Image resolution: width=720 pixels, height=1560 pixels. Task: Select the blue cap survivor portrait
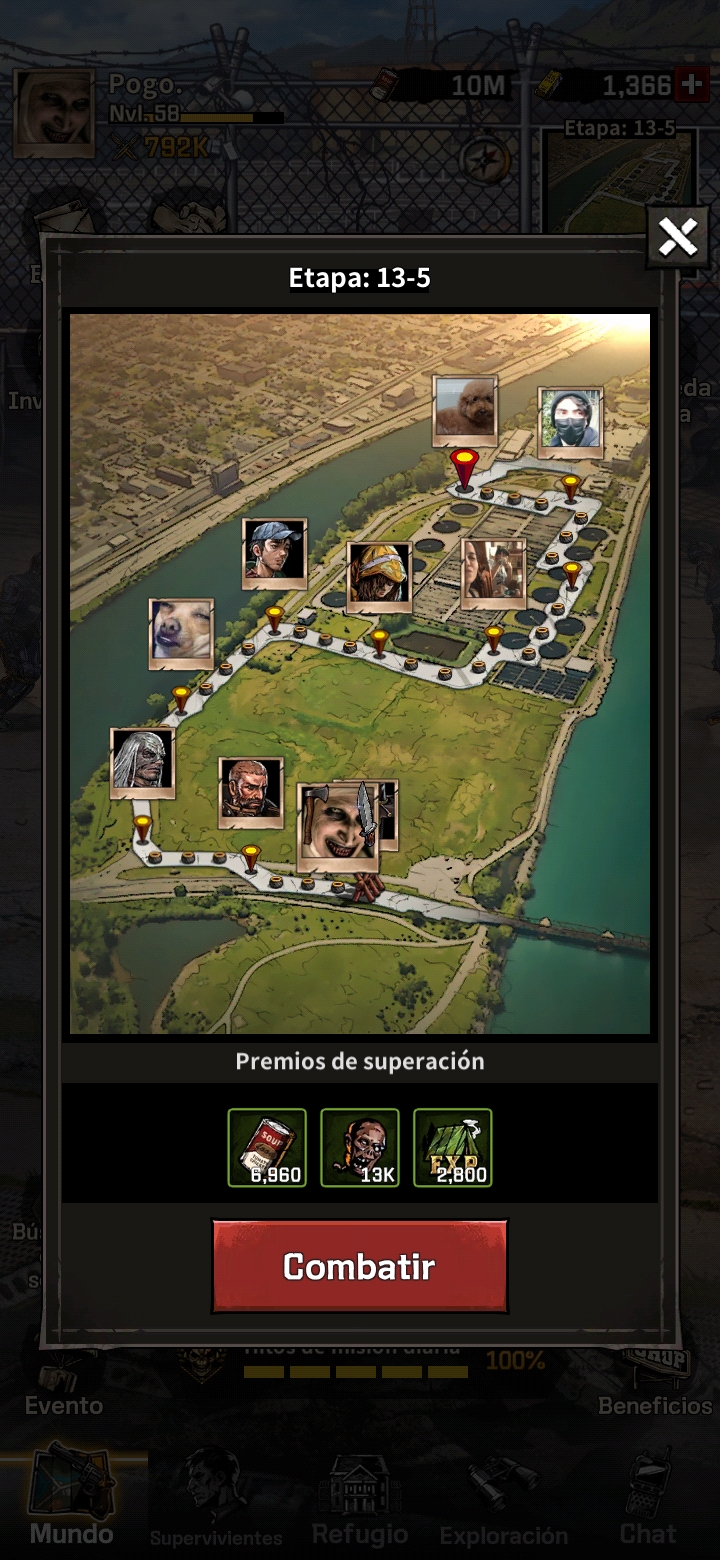[275, 552]
